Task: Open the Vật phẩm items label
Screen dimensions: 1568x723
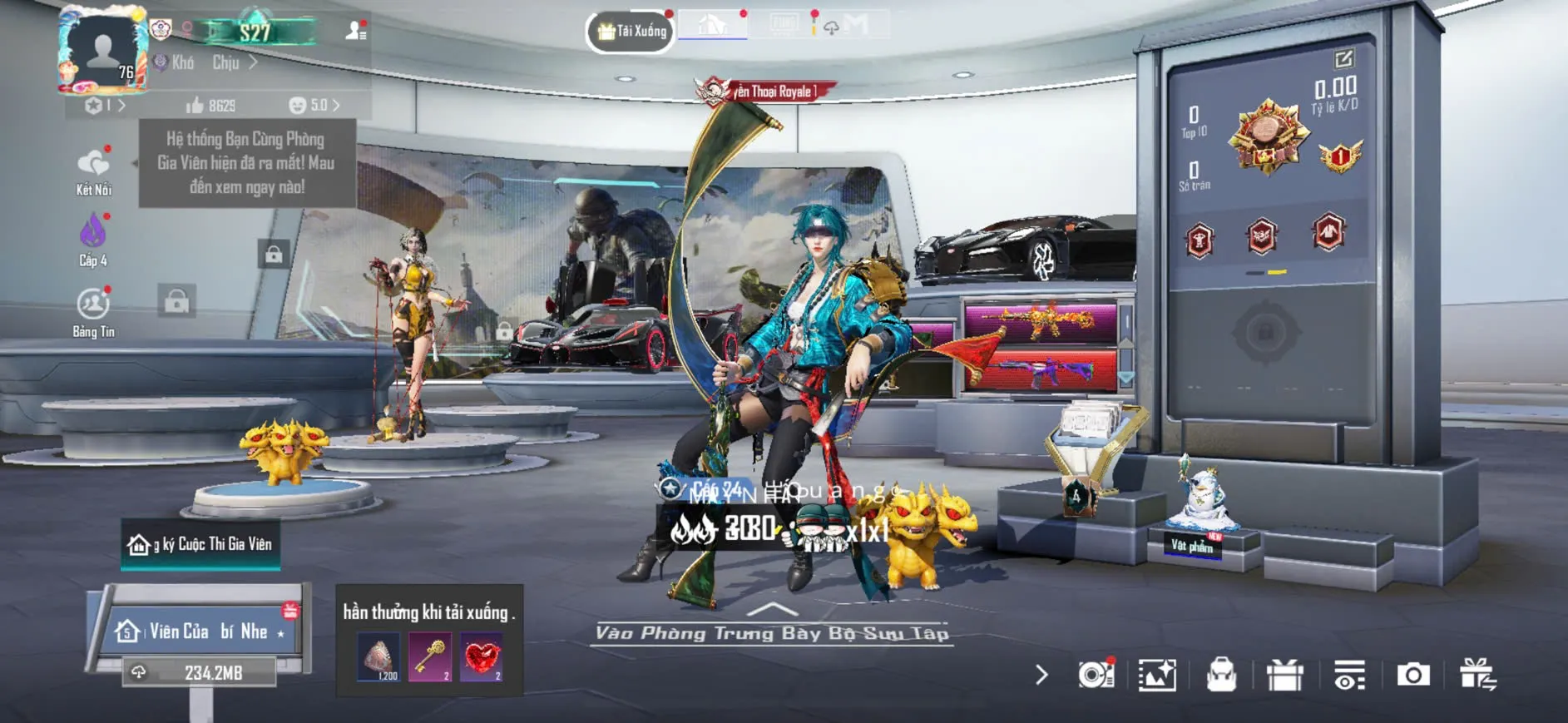Action: (1192, 546)
